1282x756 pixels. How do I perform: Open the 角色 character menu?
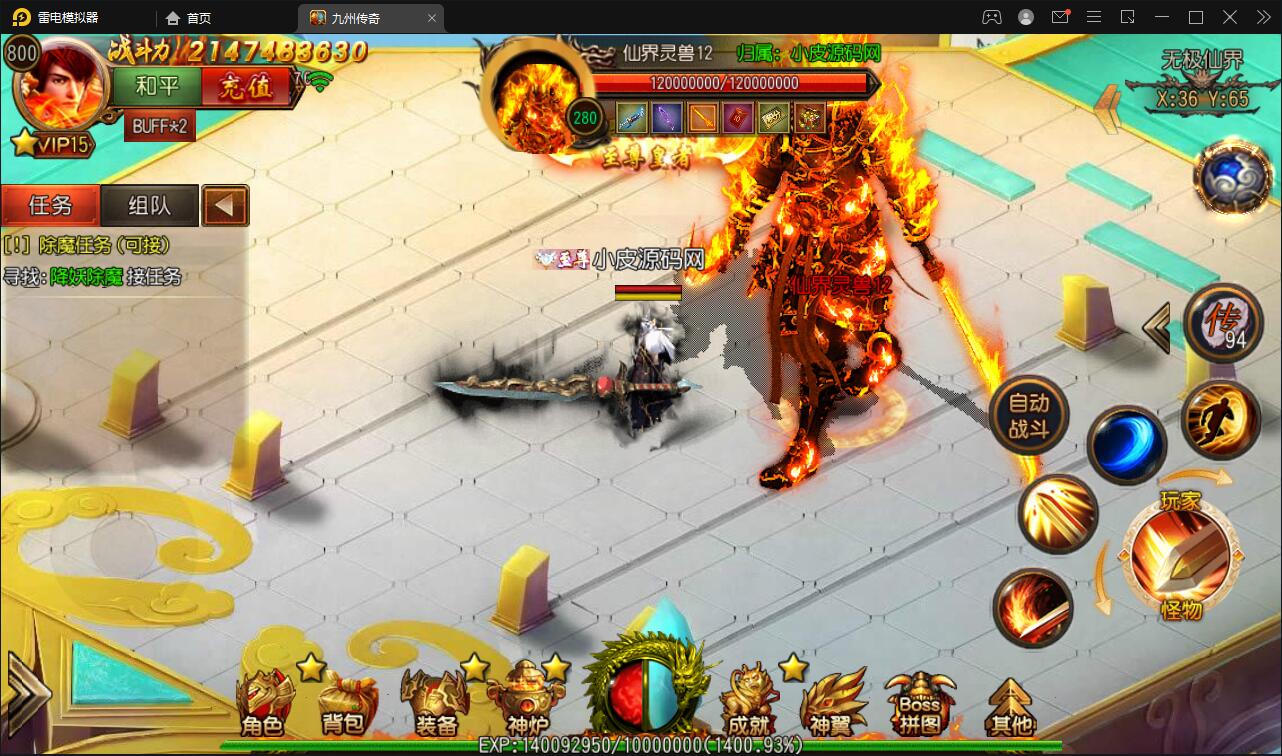(x=263, y=702)
